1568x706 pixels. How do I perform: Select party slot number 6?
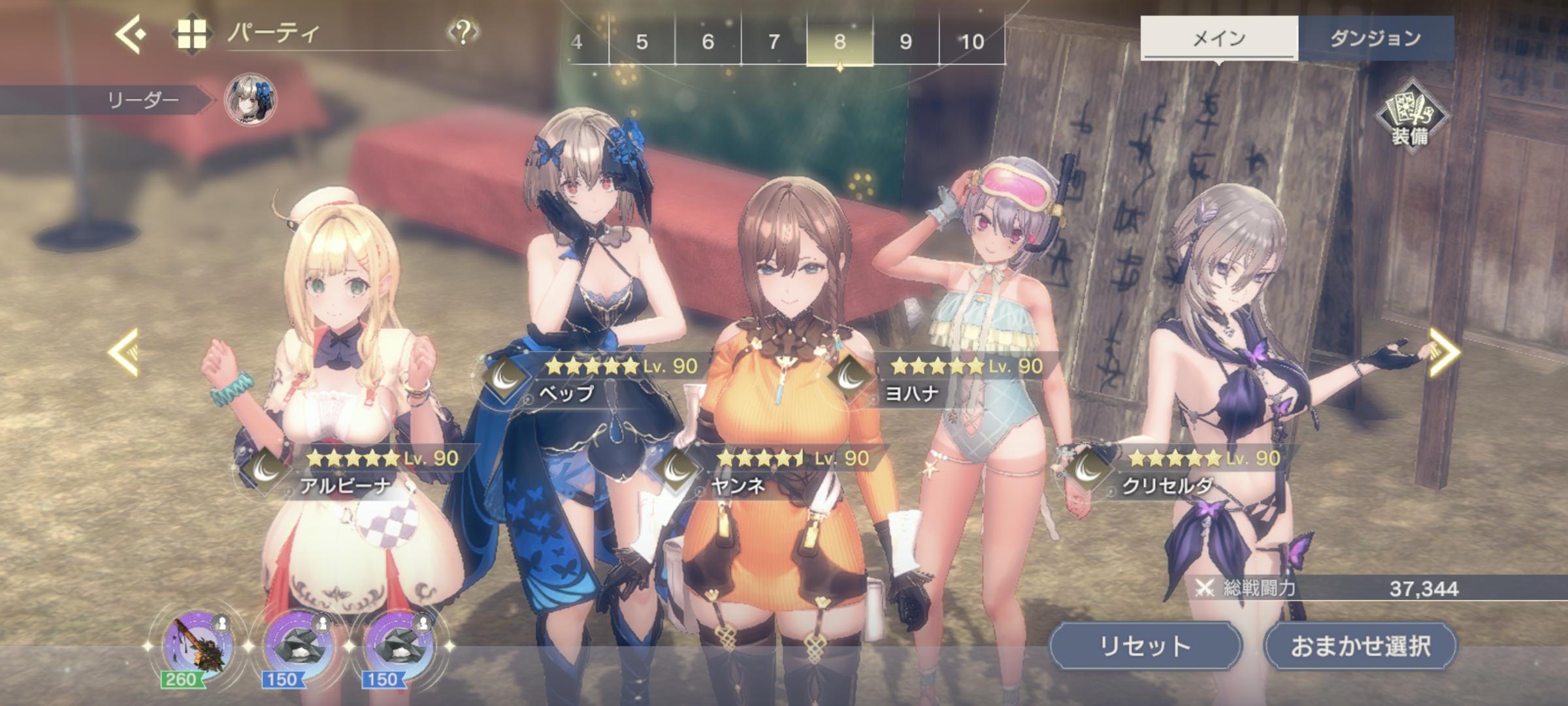(x=708, y=42)
